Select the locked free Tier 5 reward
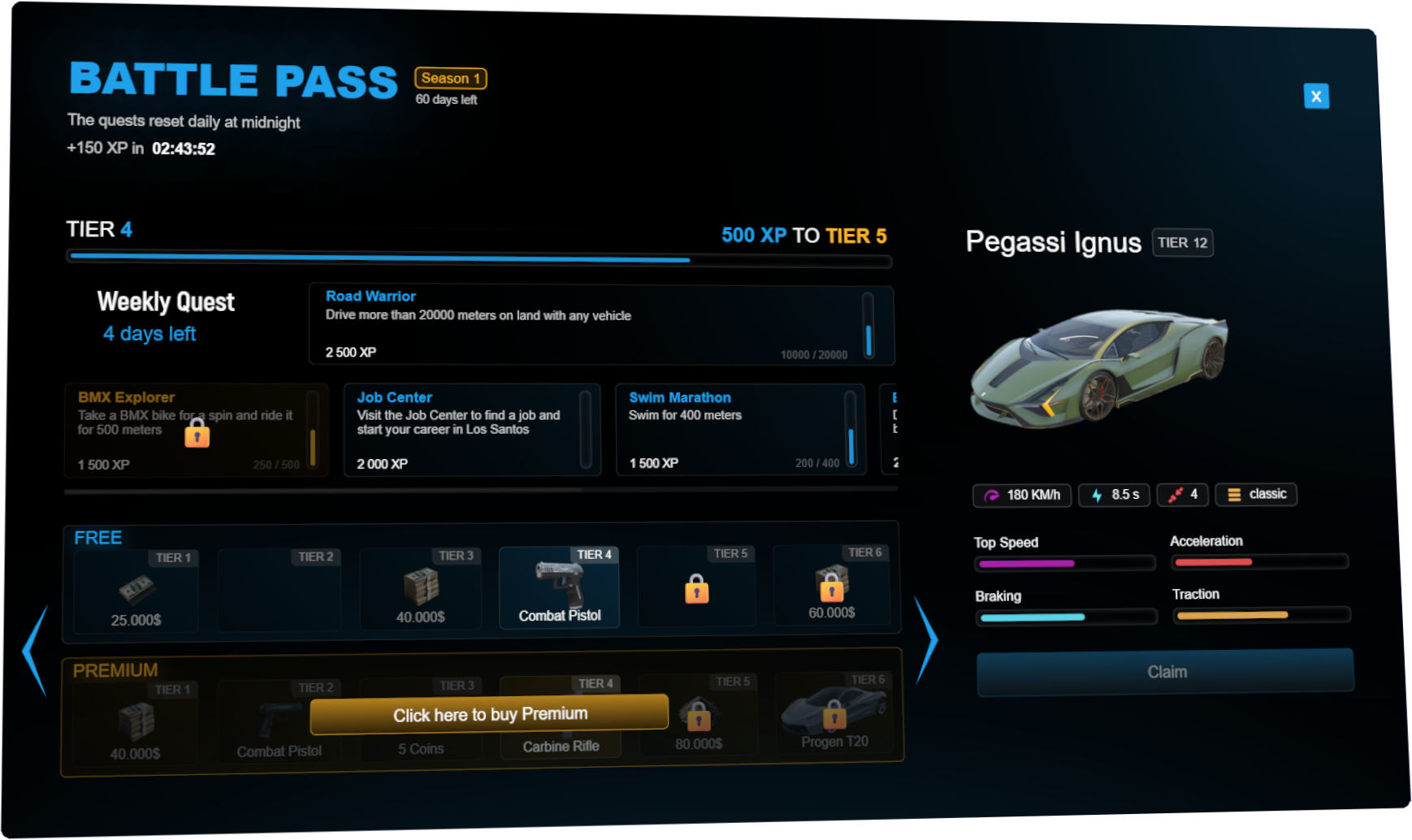 (696, 587)
